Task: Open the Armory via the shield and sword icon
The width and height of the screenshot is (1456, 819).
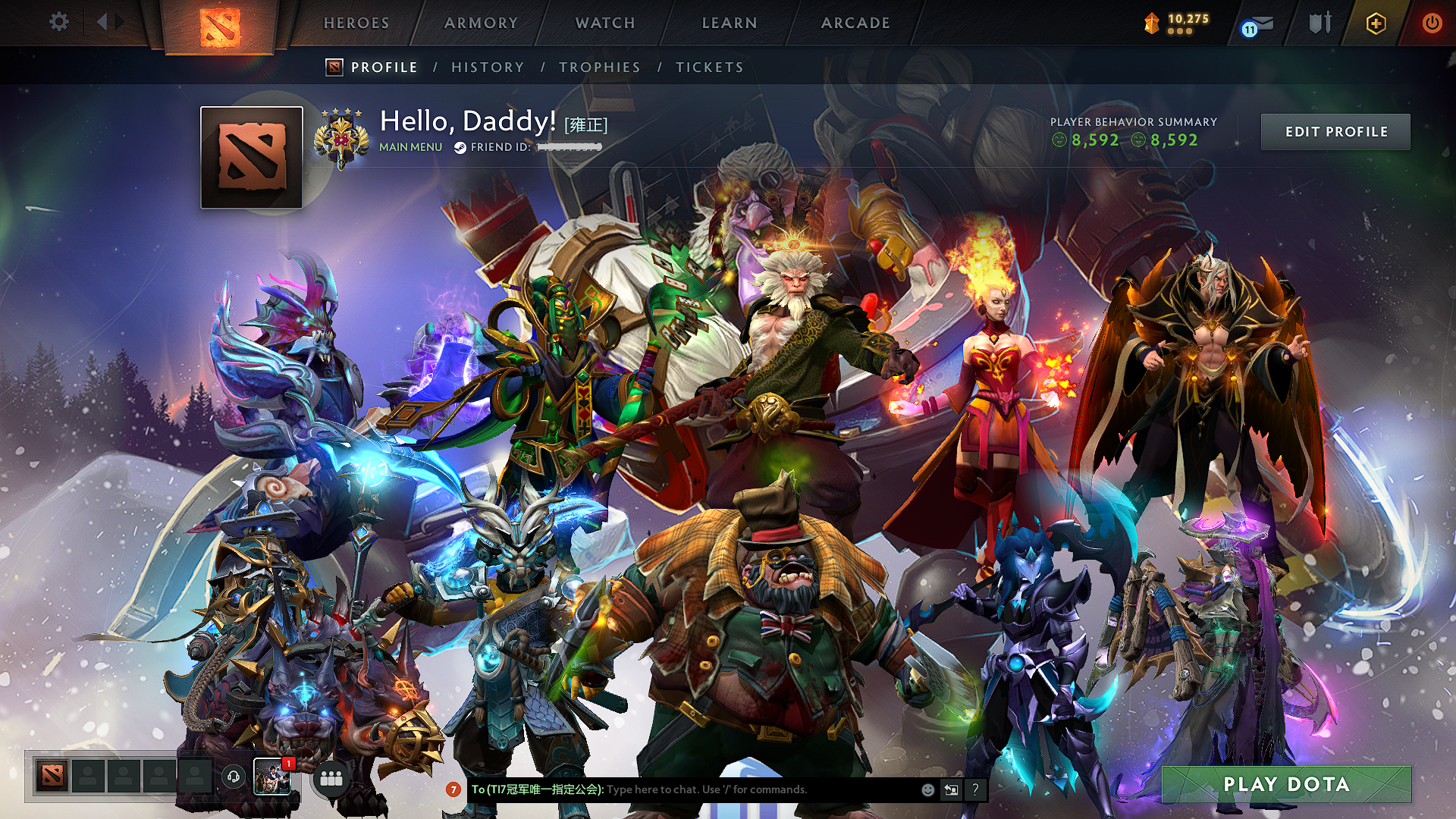Action: [1319, 23]
